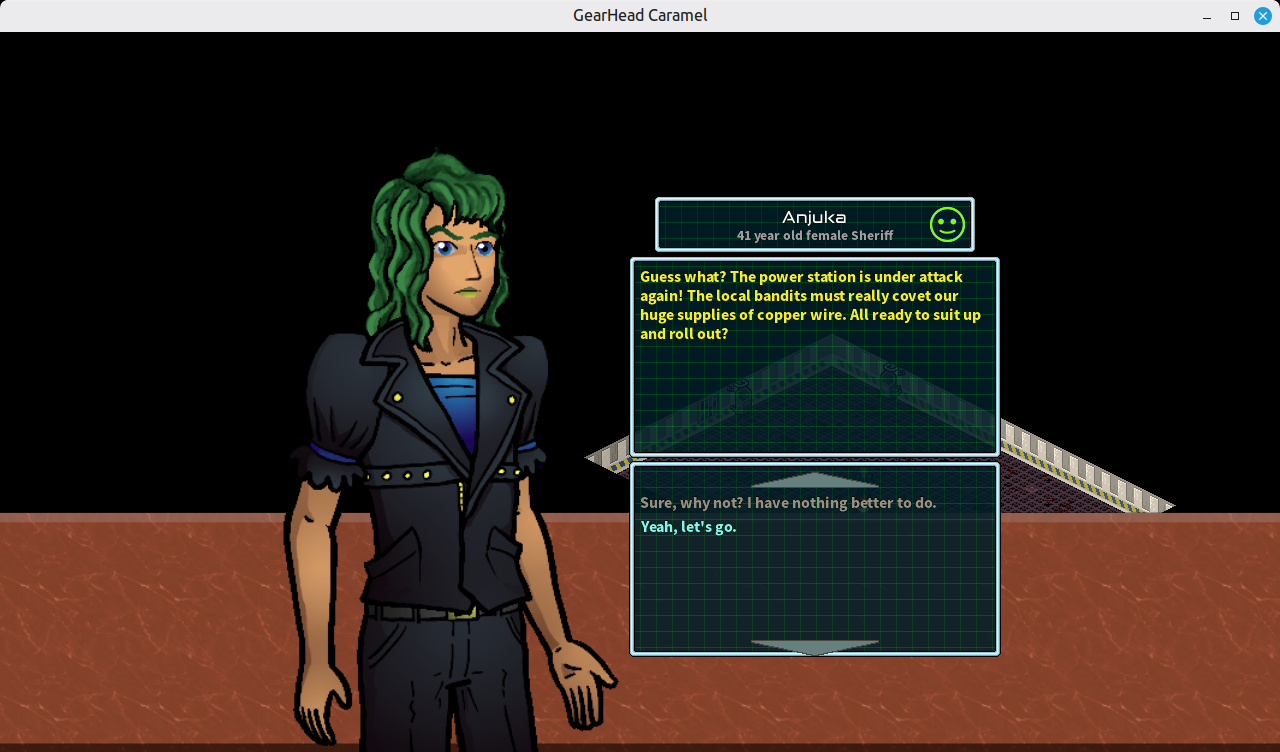
Task: Click the up arrow above the replies
Action: click(814, 480)
